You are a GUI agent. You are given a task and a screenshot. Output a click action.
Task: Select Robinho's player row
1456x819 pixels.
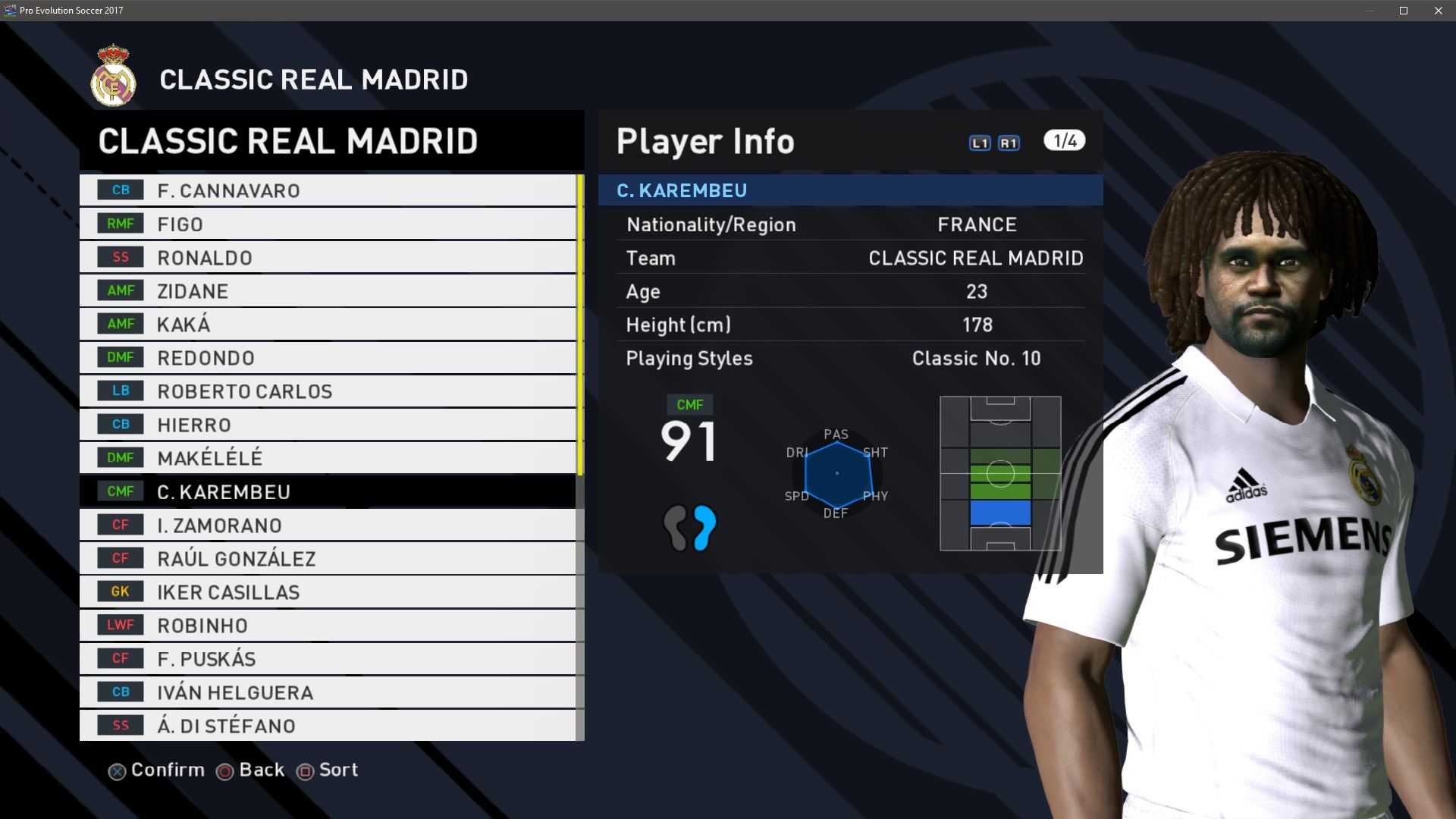327,625
